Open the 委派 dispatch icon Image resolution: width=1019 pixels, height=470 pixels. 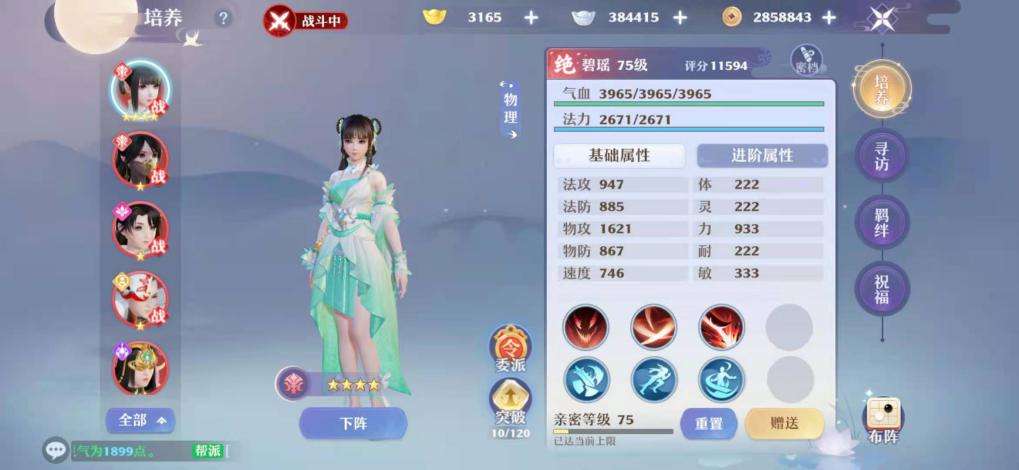[510, 350]
